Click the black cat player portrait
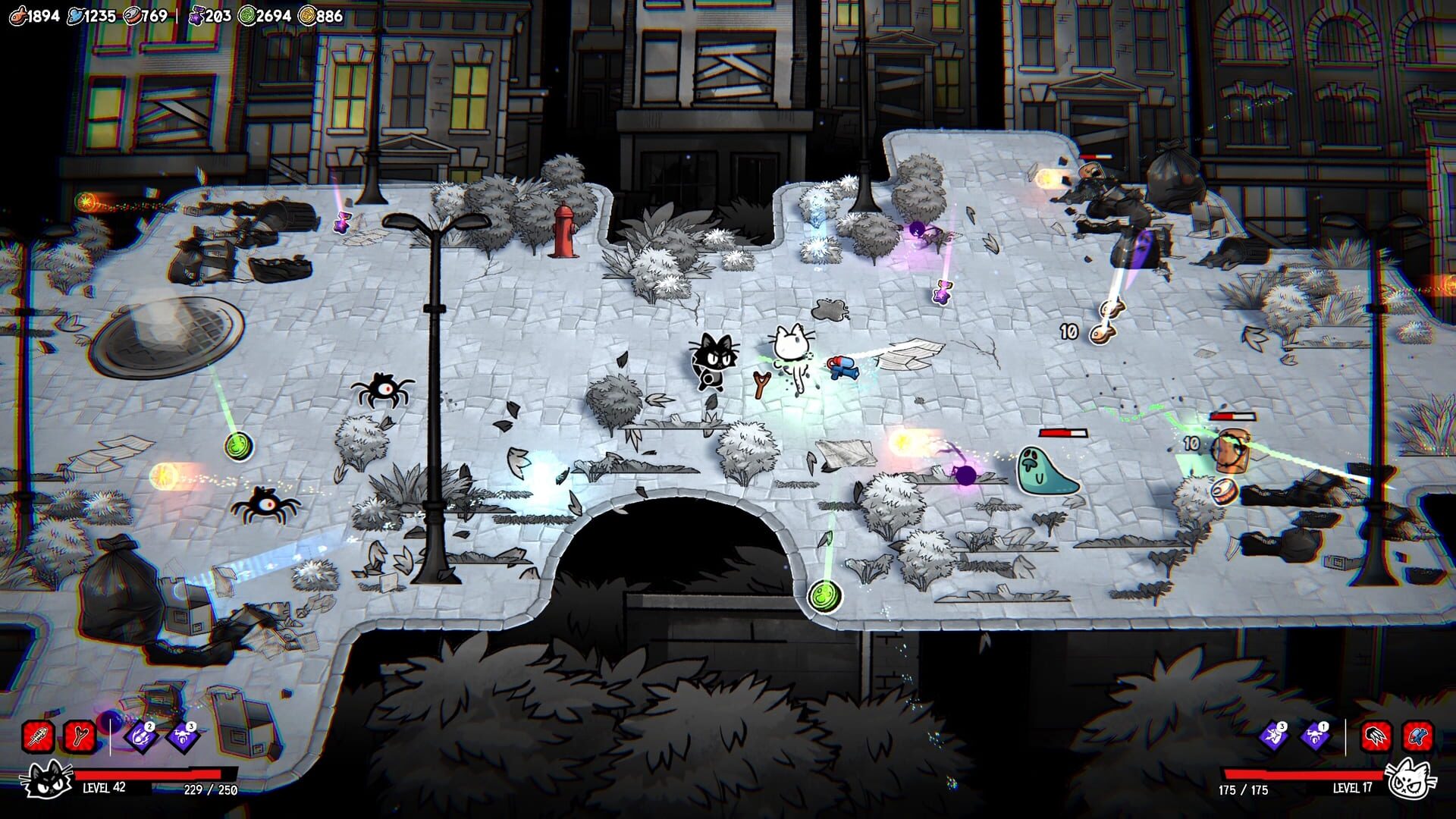This screenshot has width=1456, height=819. [47, 780]
